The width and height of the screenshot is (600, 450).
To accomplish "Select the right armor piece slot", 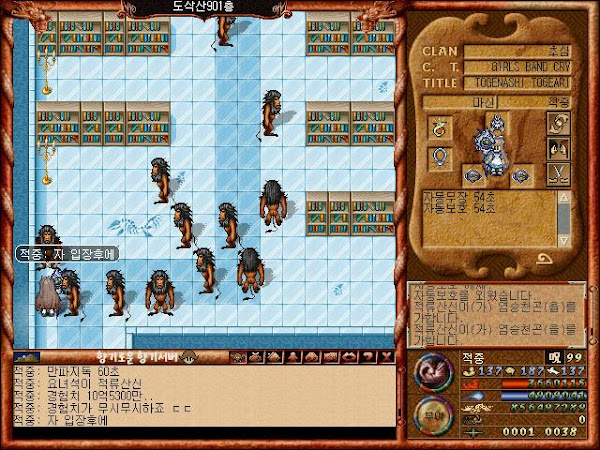I will 522,176.
